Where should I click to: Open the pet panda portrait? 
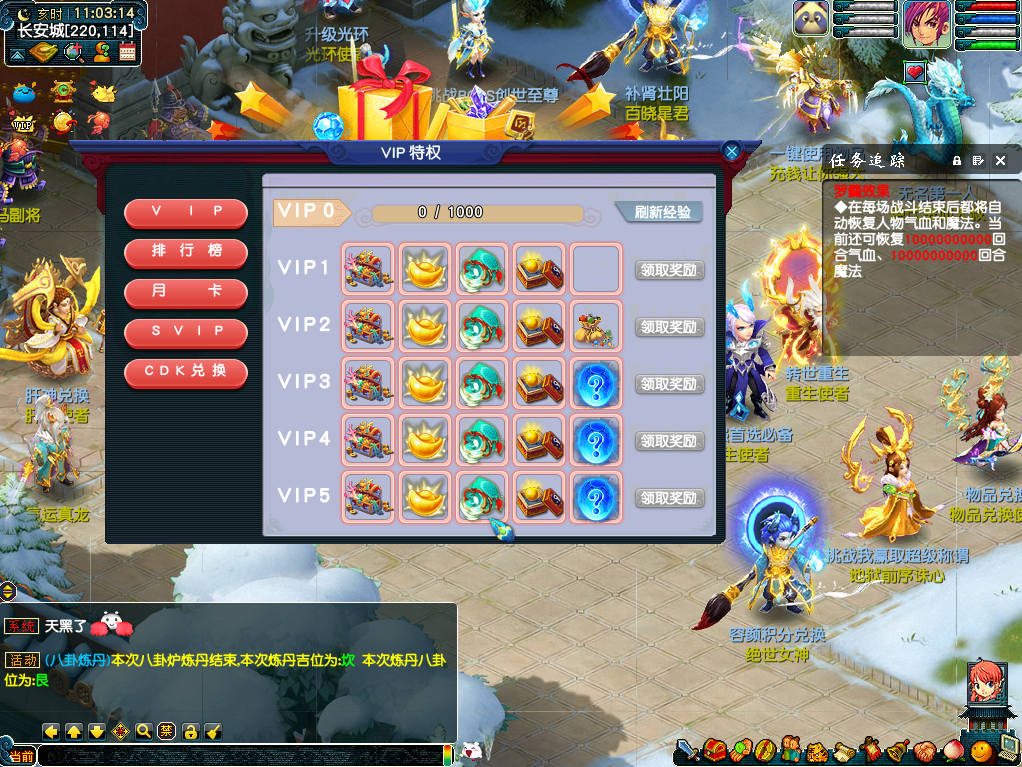point(811,20)
